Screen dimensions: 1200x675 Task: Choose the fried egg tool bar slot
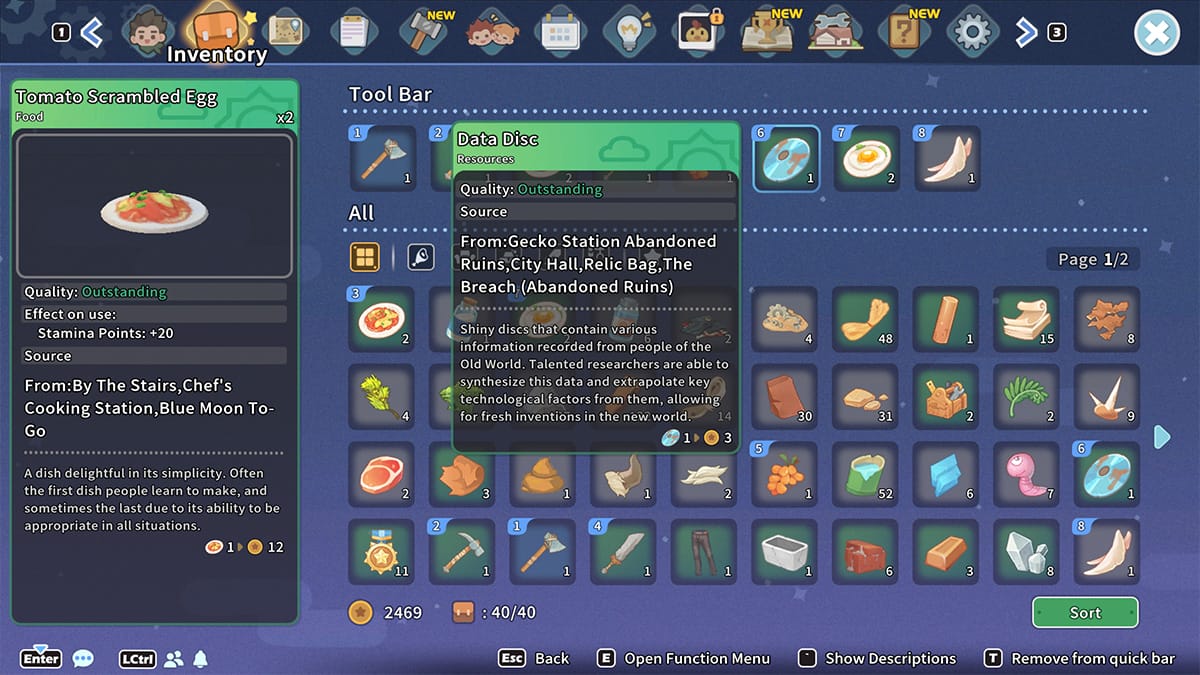click(866, 159)
